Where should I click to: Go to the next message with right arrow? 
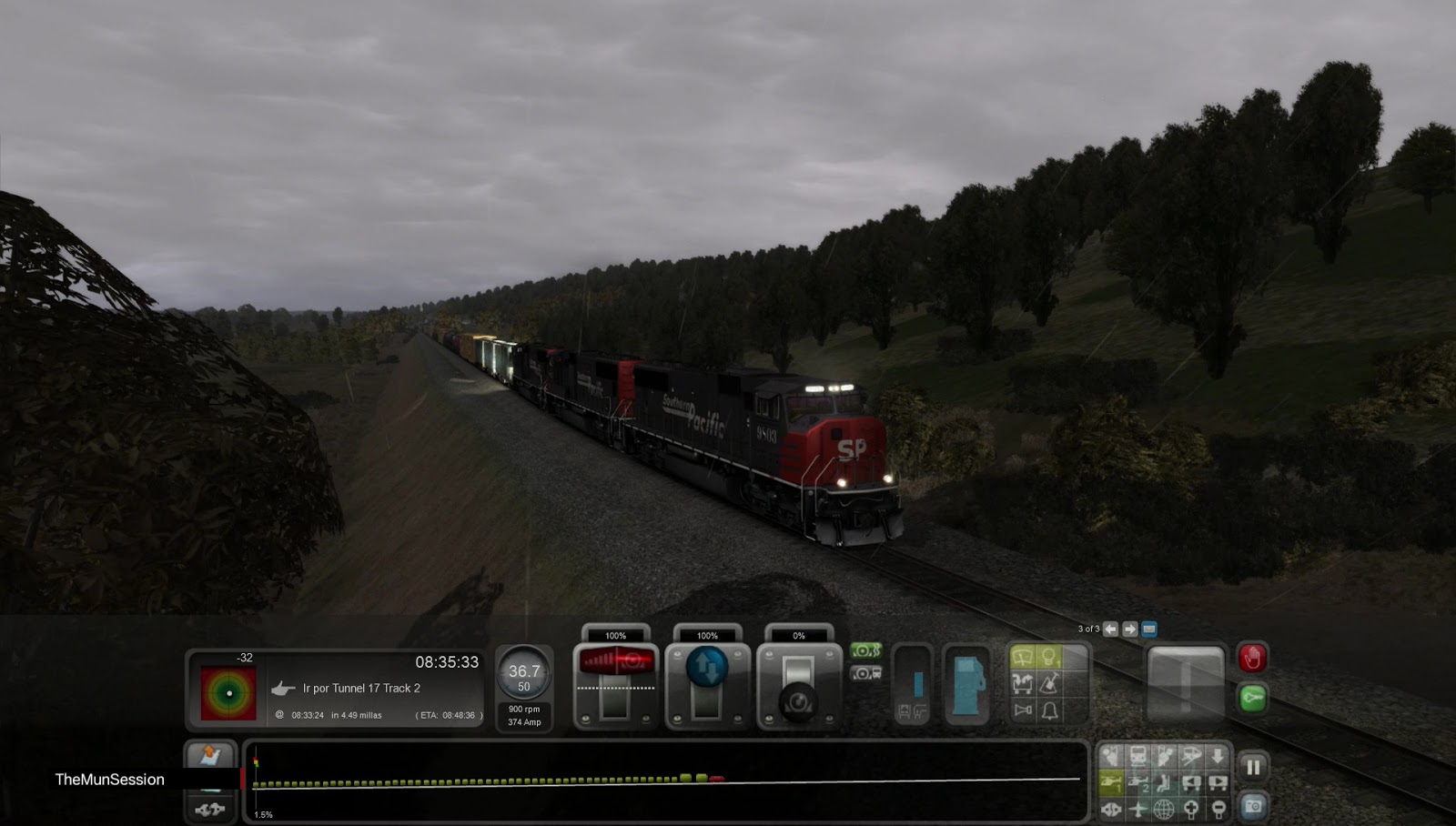coord(1130,629)
